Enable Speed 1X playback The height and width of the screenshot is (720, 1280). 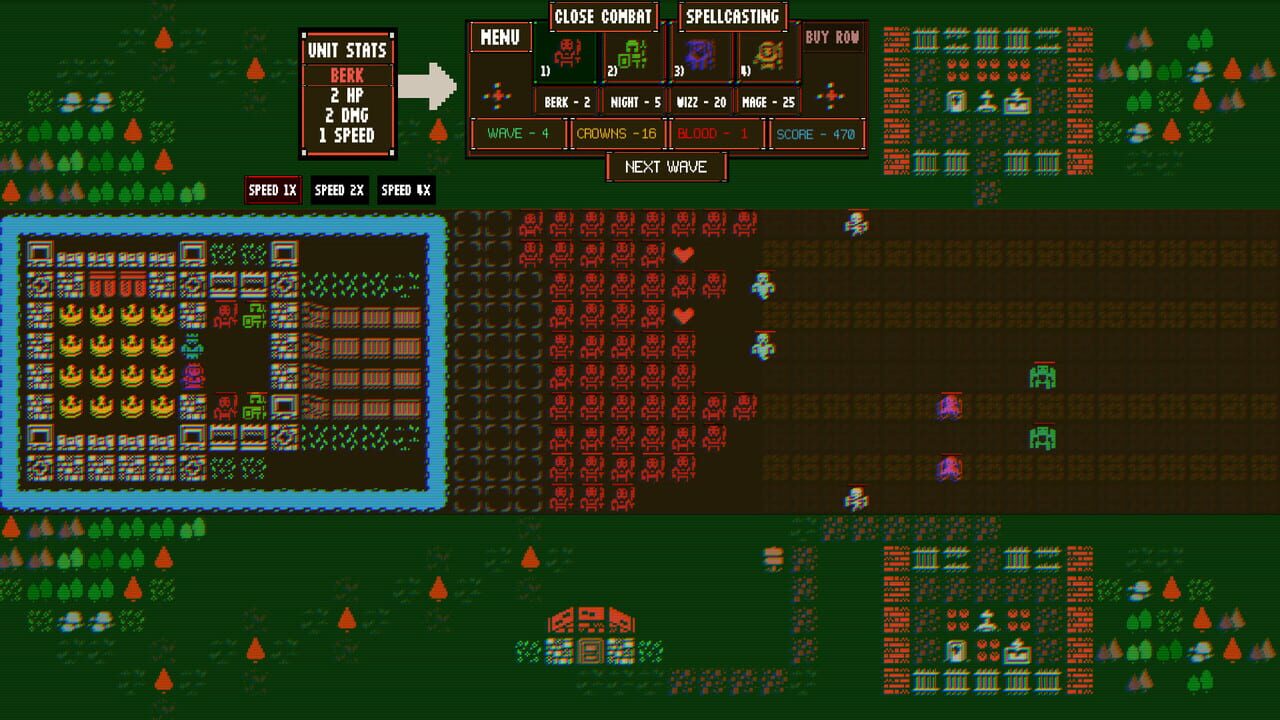[272, 190]
